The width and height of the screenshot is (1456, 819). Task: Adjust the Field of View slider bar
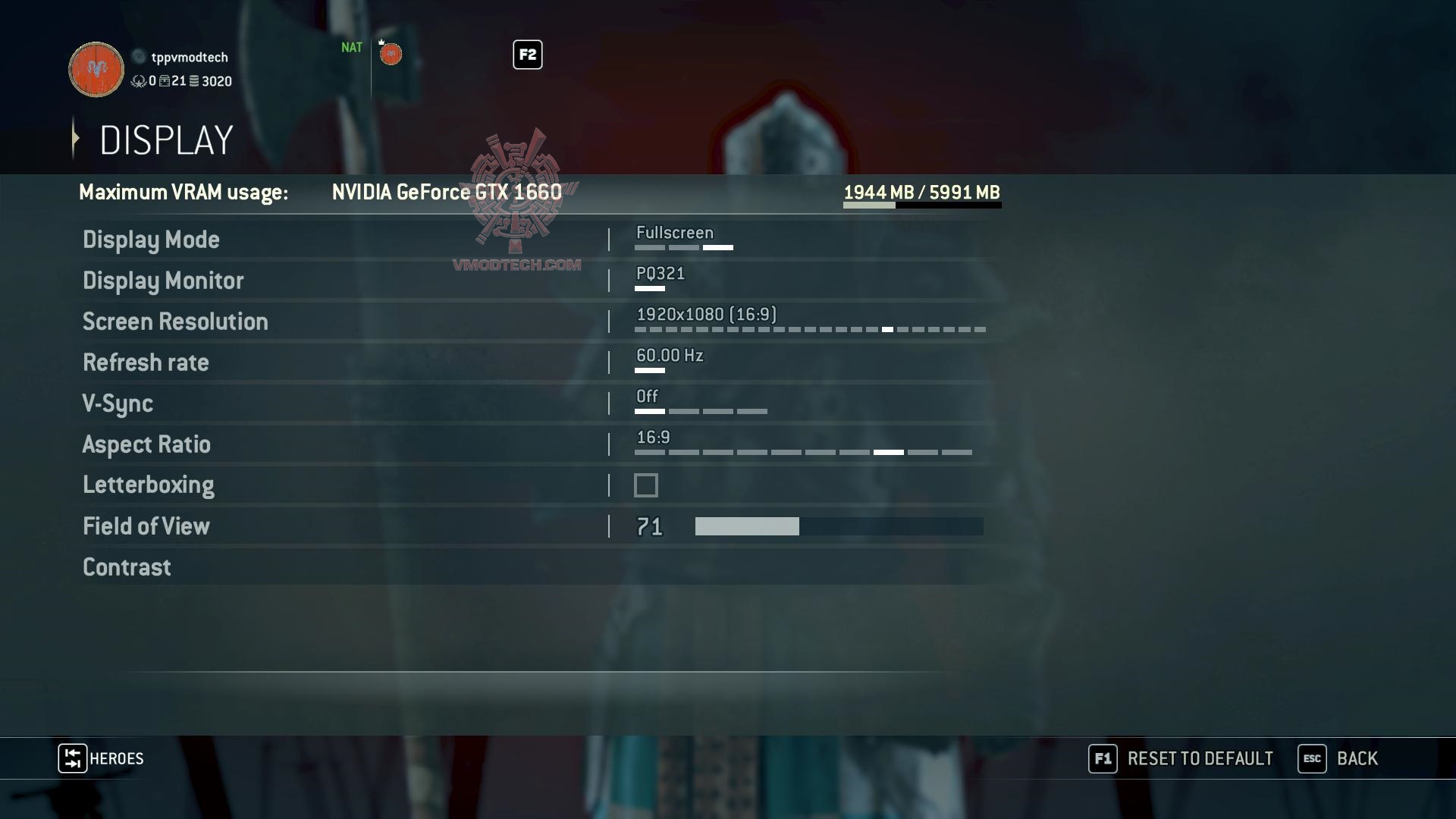[839, 526]
